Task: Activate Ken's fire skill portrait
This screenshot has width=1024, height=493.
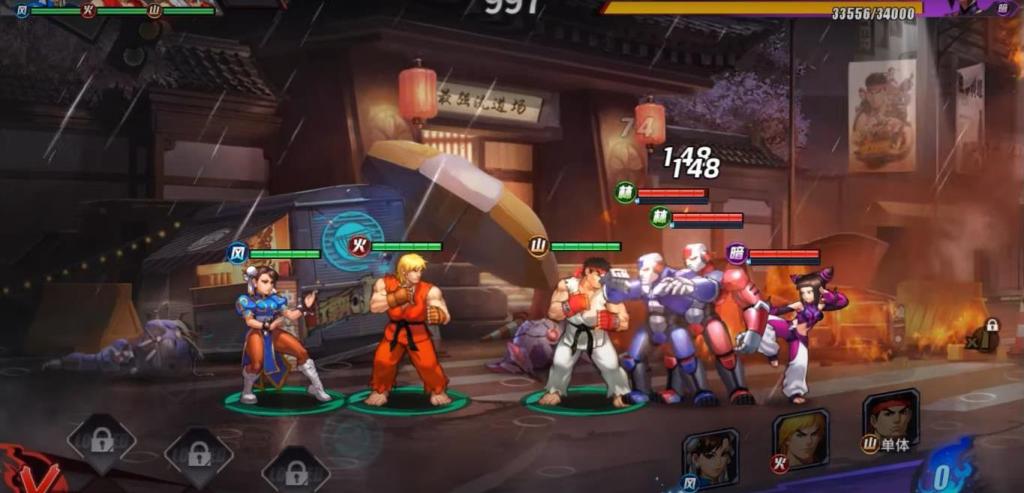Action: pyautogui.click(x=800, y=438)
